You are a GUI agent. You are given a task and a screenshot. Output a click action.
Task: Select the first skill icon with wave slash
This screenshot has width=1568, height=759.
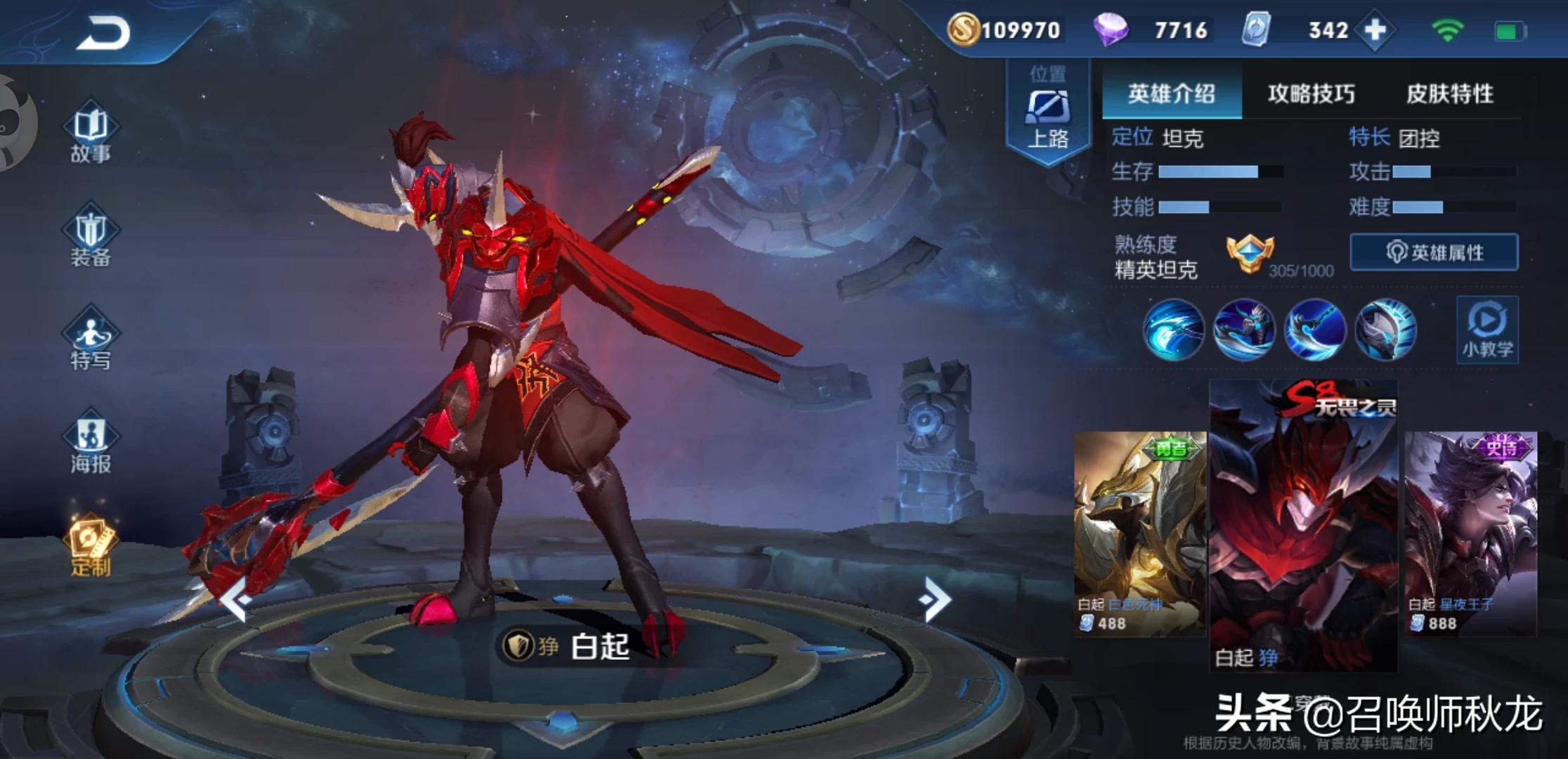pyautogui.click(x=1173, y=329)
